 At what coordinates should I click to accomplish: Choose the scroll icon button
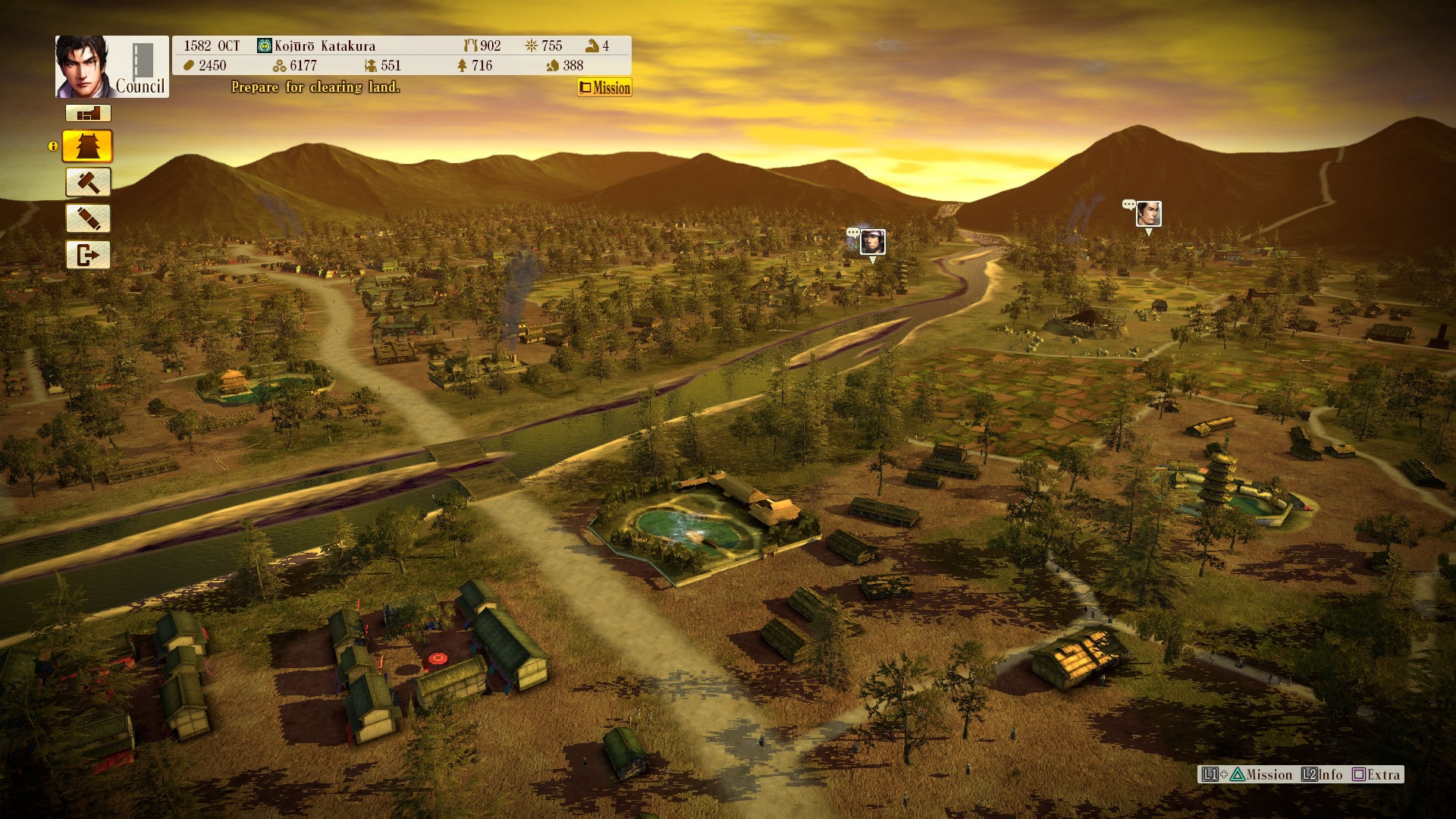coord(88,219)
